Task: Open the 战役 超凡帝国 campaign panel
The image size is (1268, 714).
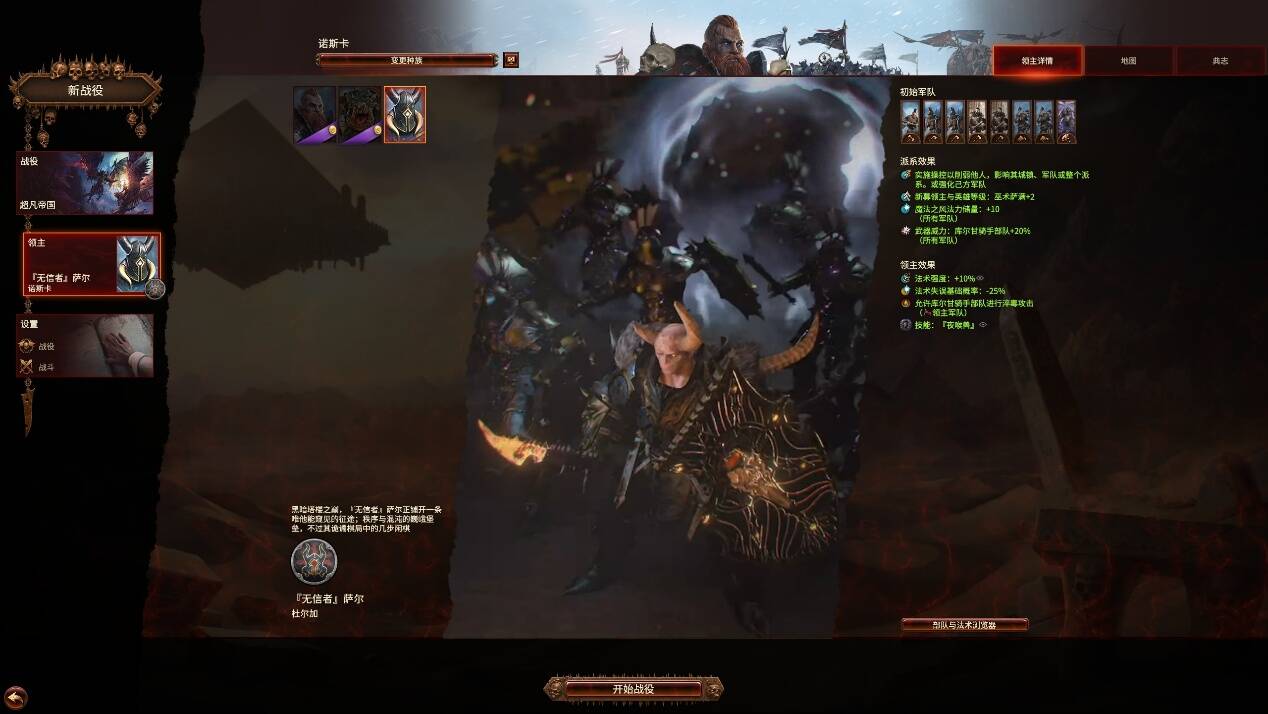Action: click(x=85, y=182)
